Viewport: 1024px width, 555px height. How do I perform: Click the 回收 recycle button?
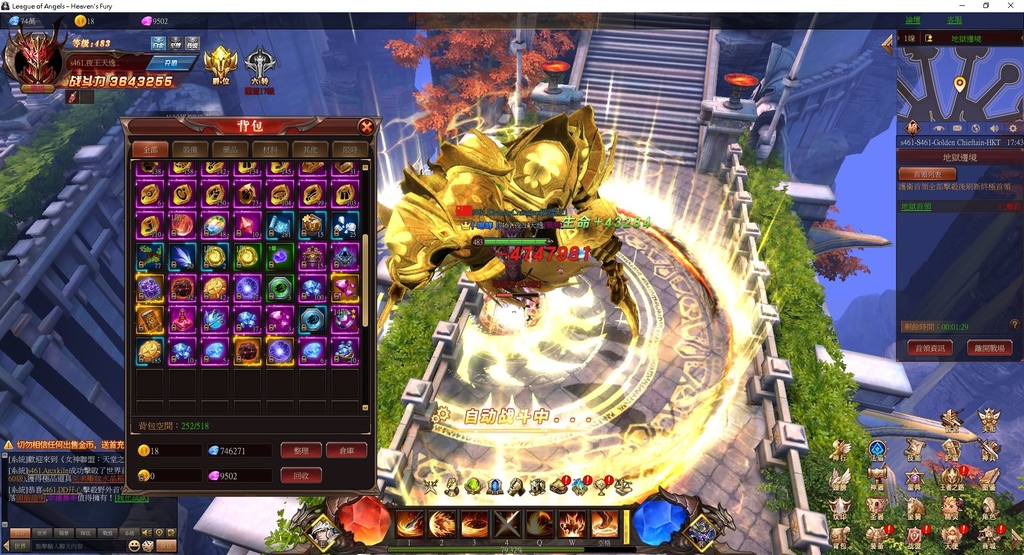pyautogui.click(x=301, y=476)
